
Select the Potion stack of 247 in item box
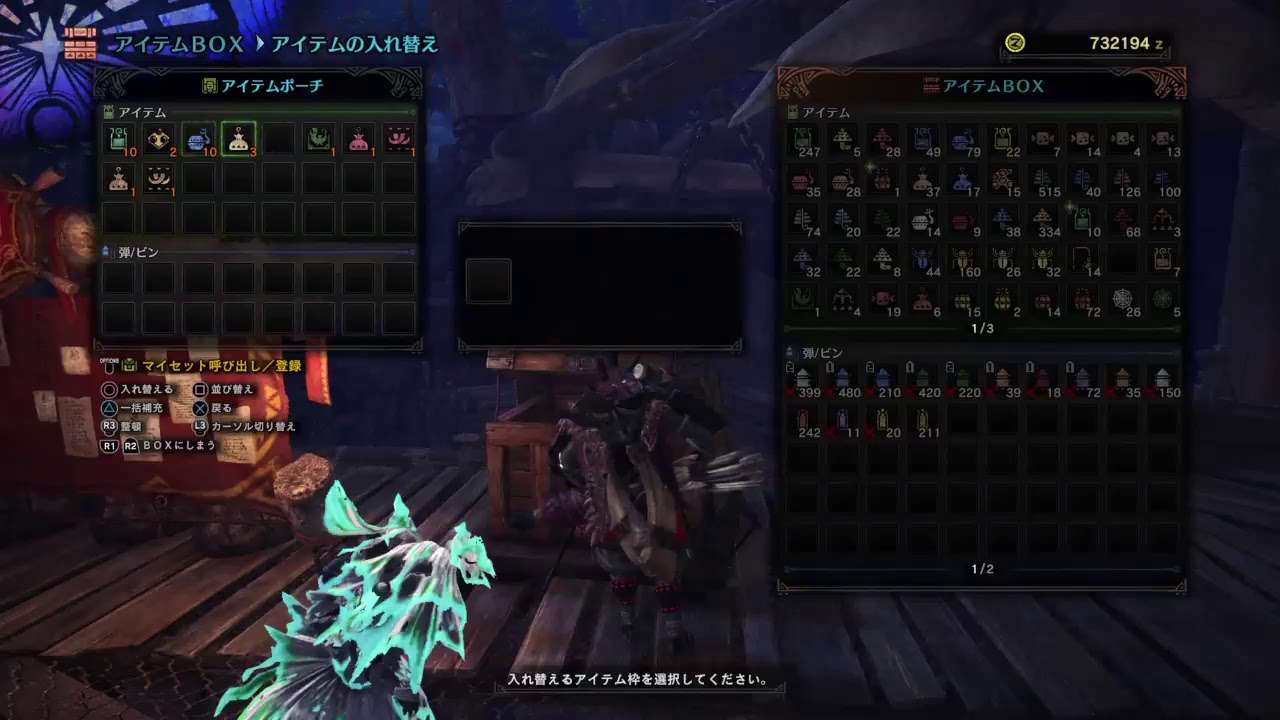(805, 141)
